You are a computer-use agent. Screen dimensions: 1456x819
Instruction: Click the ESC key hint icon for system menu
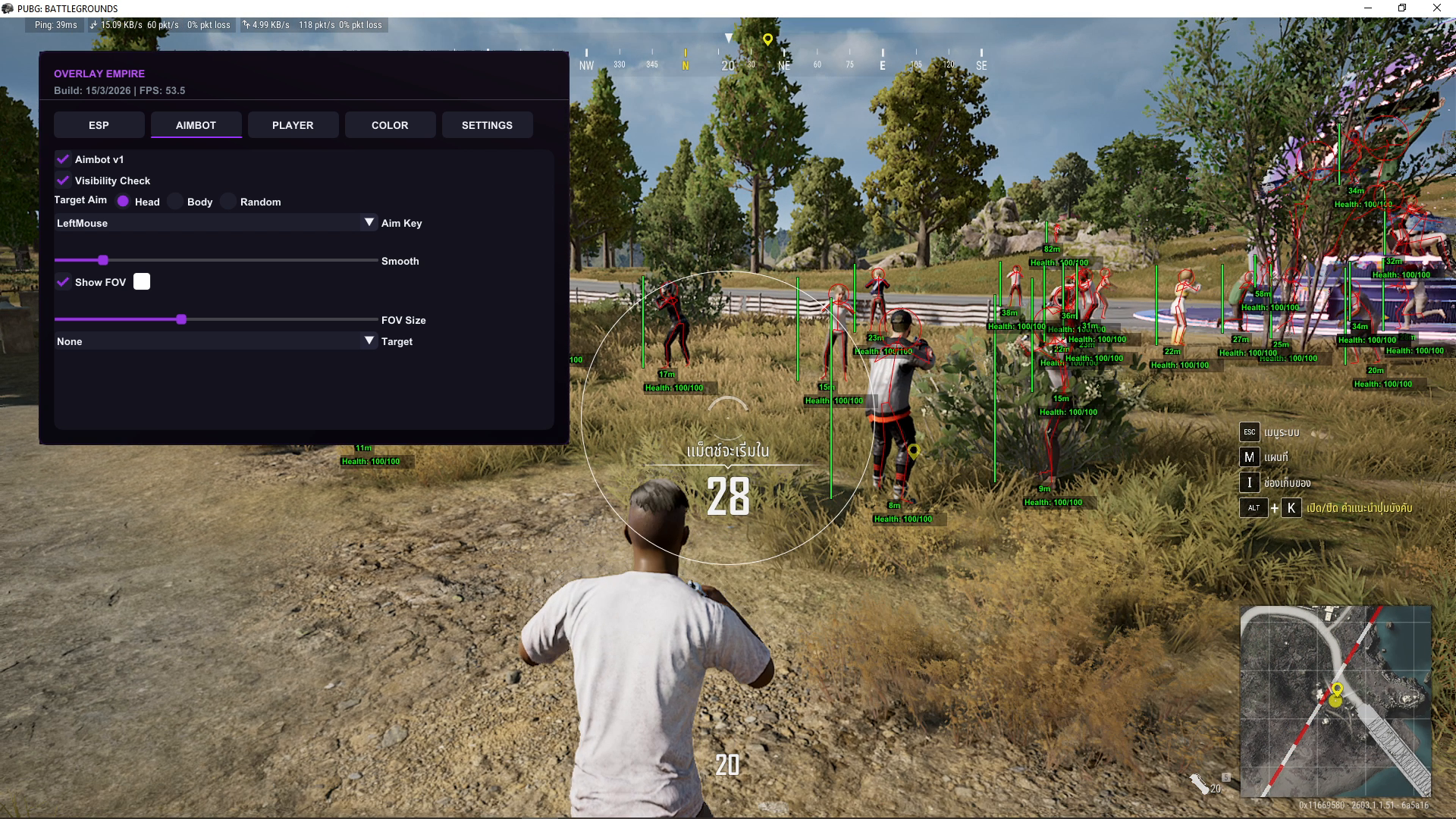point(1249,431)
